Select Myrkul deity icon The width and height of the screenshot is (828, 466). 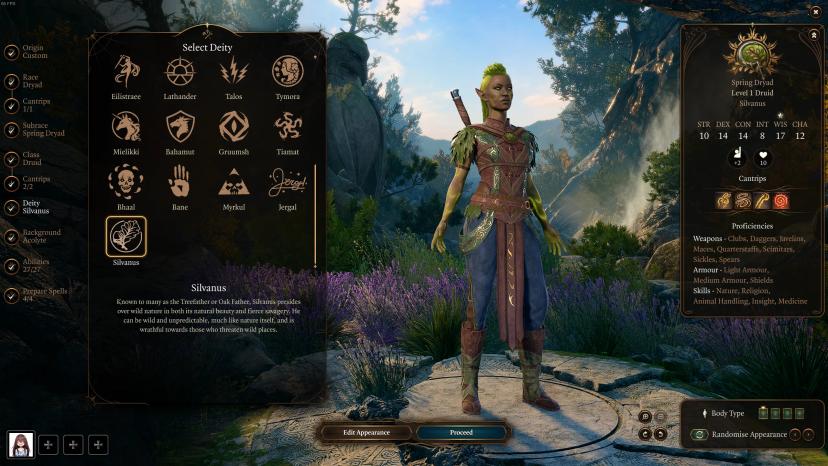tap(234, 181)
